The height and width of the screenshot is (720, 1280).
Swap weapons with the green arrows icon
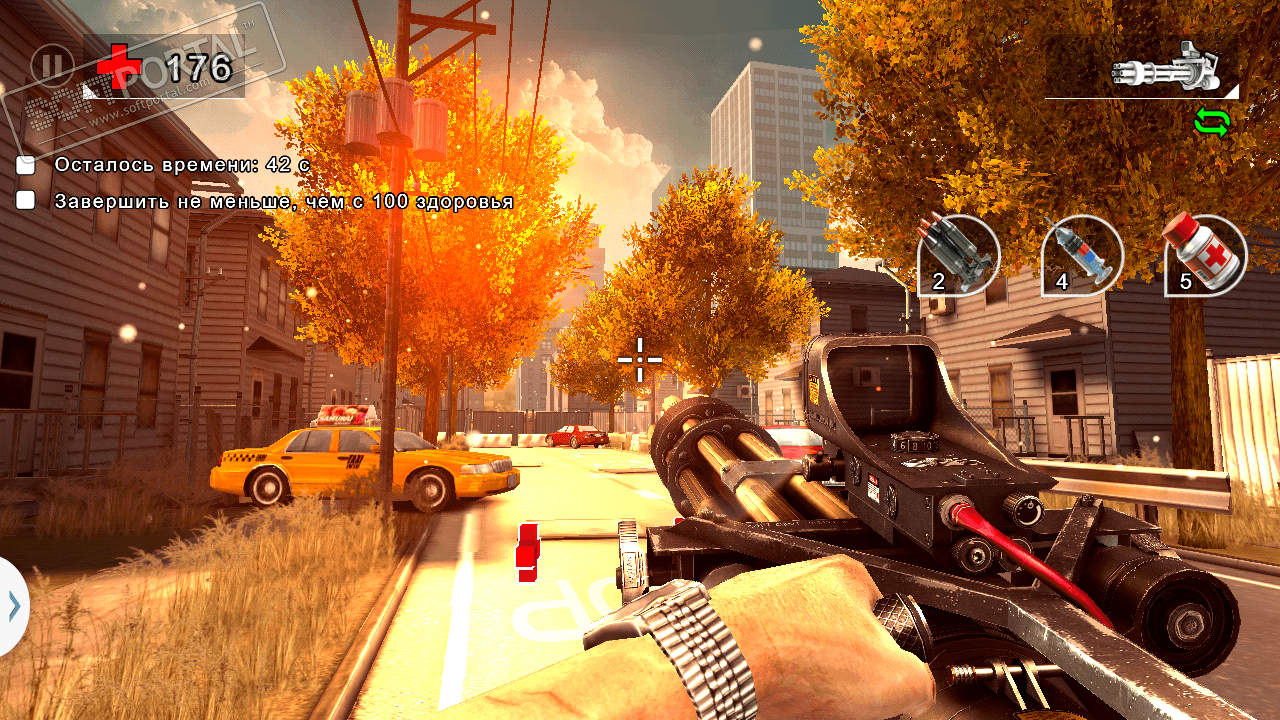[x=1211, y=123]
